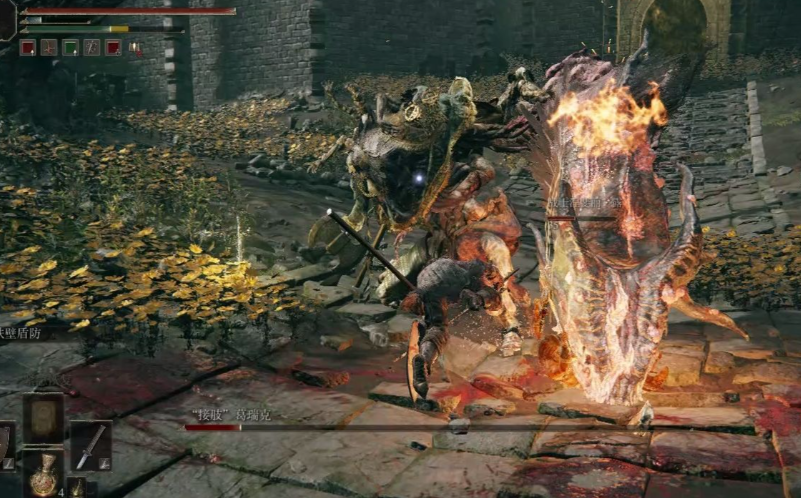The image size is (801, 498).
Task: Select the left-hand shield slot
Action: [x=5, y=445]
